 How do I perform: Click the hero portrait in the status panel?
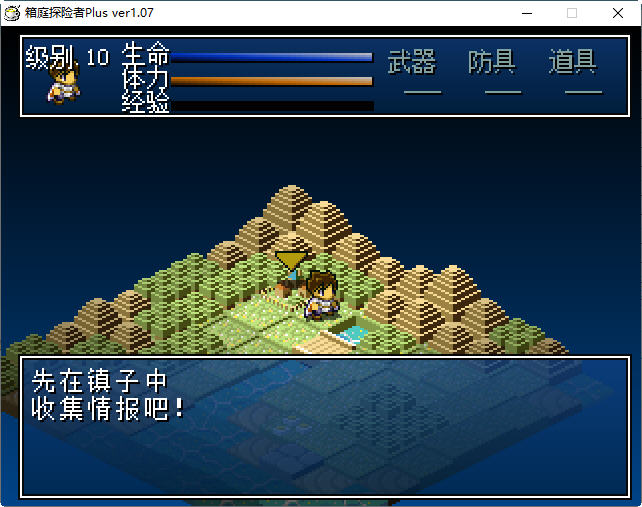[63, 82]
